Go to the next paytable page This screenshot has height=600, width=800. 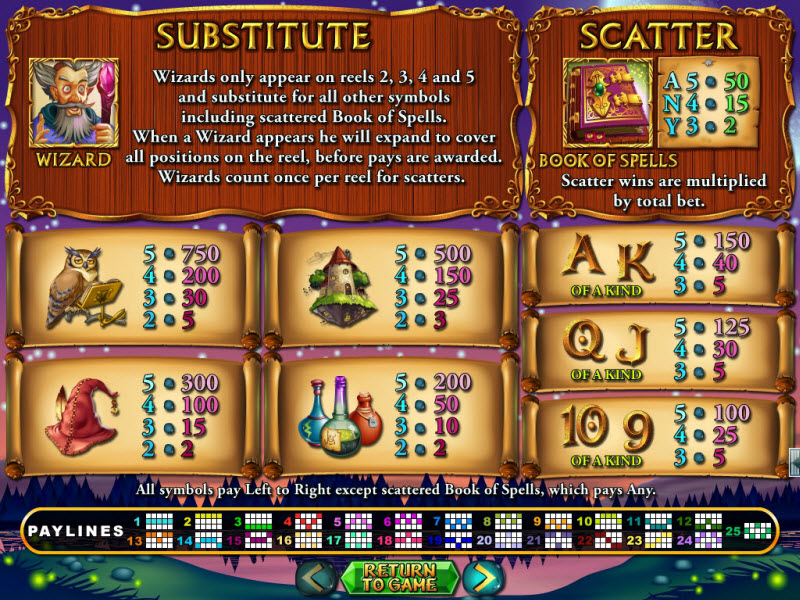(x=483, y=578)
